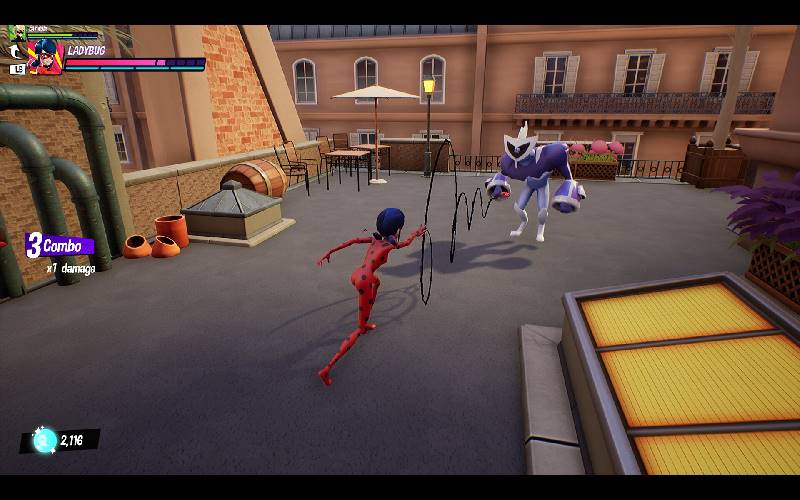Screen dimensions: 800x500
Task: Click the Ladybug character portrait
Action: click(45, 58)
